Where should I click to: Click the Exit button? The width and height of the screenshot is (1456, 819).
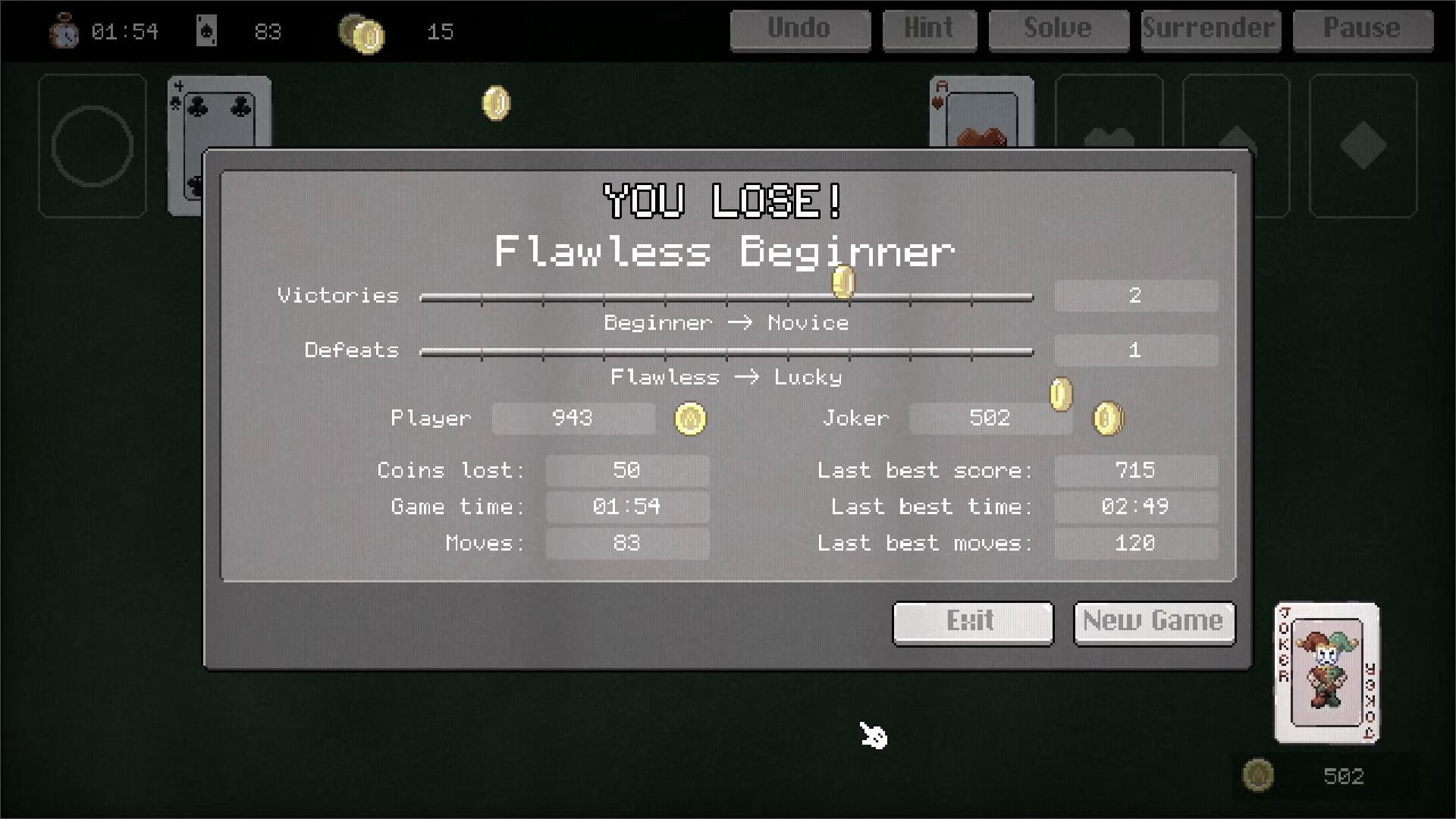(x=972, y=622)
